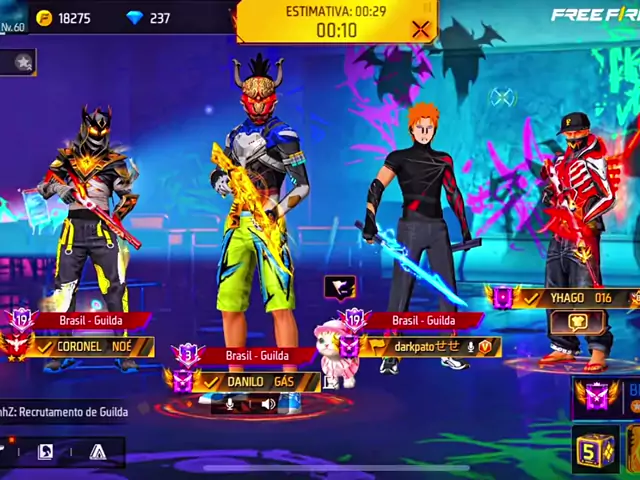This screenshot has width=640, height=480.
Task: Cancel matchmaking with the X button
Action: 421,30
